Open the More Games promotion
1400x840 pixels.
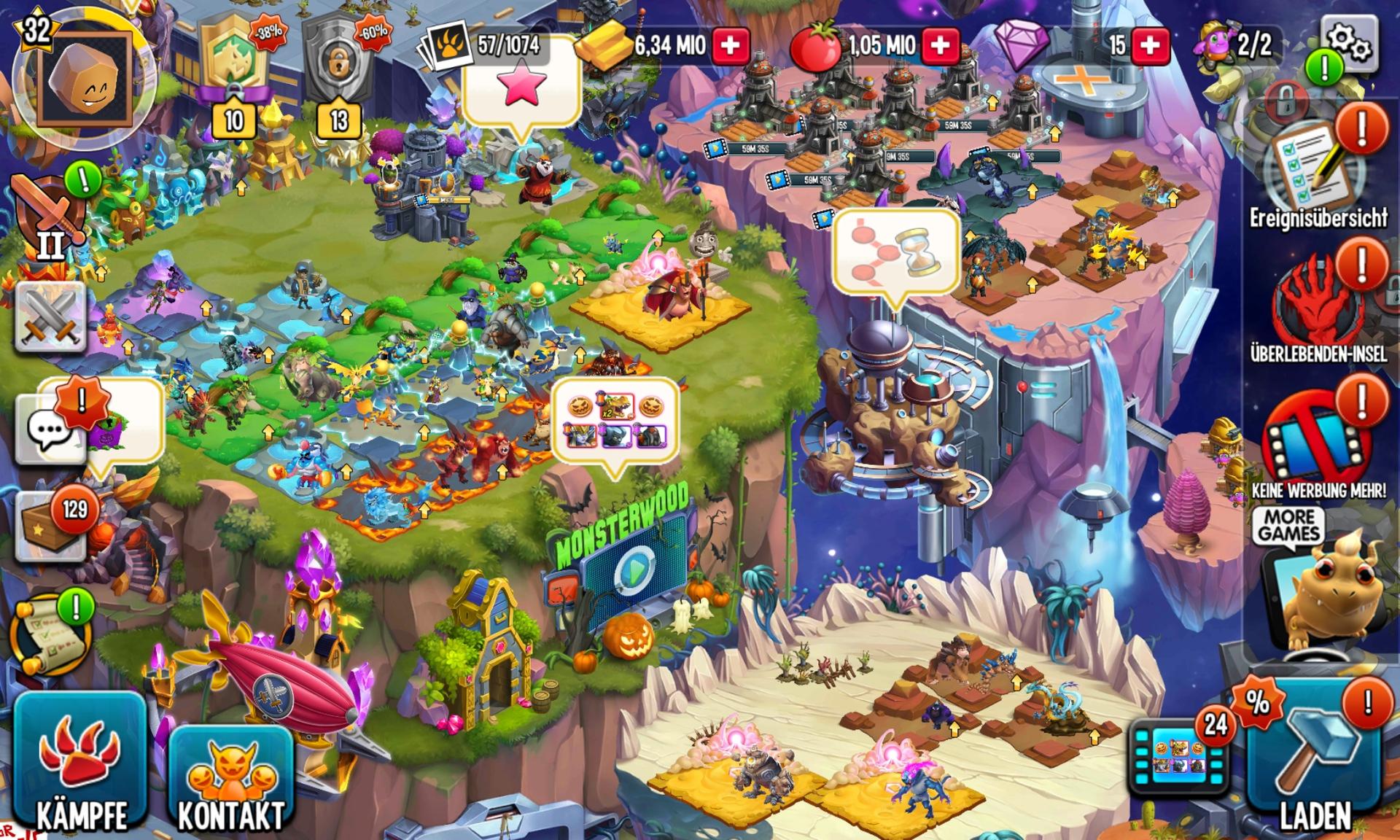pyautogui.click(x=1288, y=525)
